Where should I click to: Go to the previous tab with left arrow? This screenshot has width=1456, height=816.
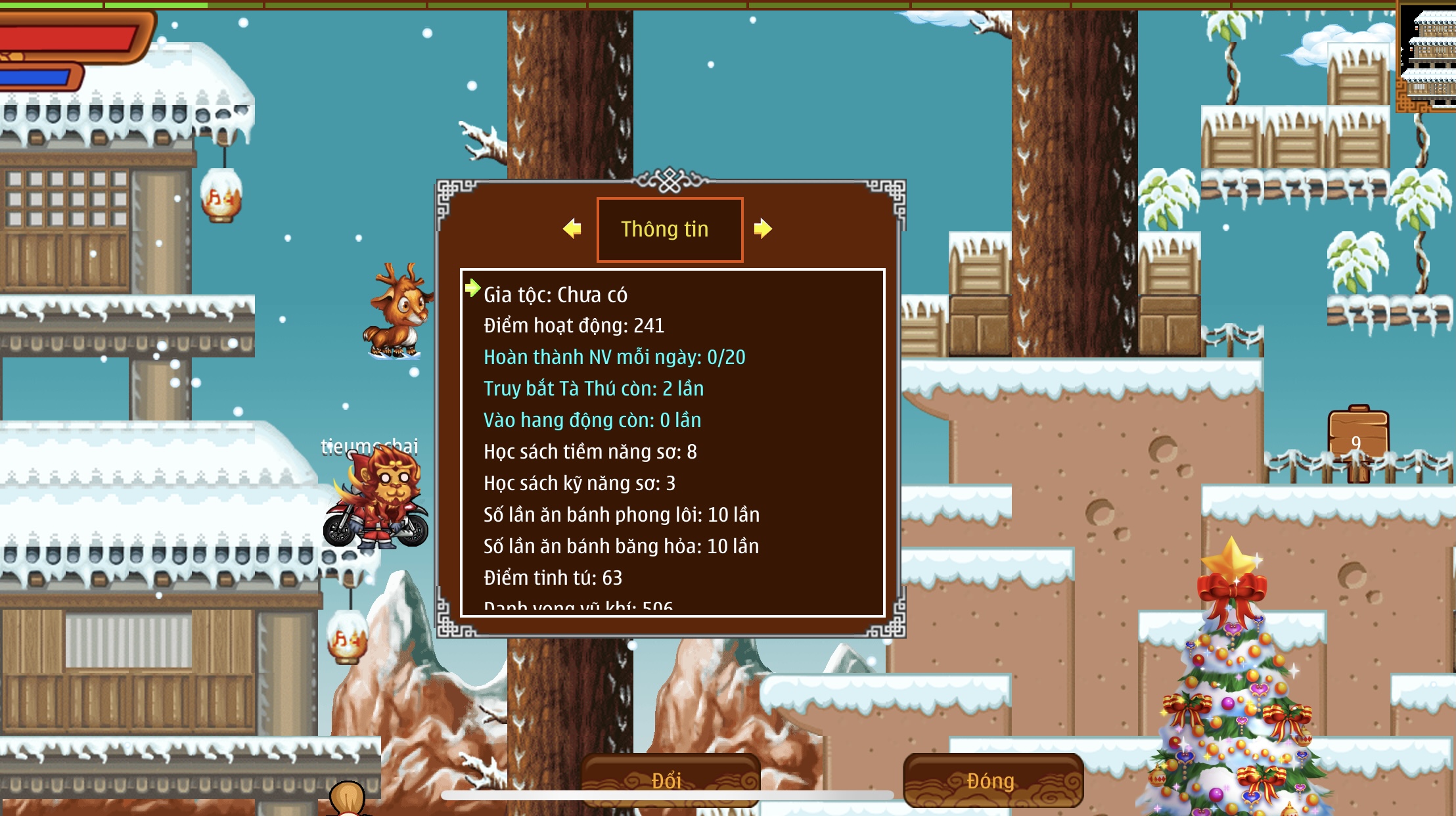click(572, 229)
